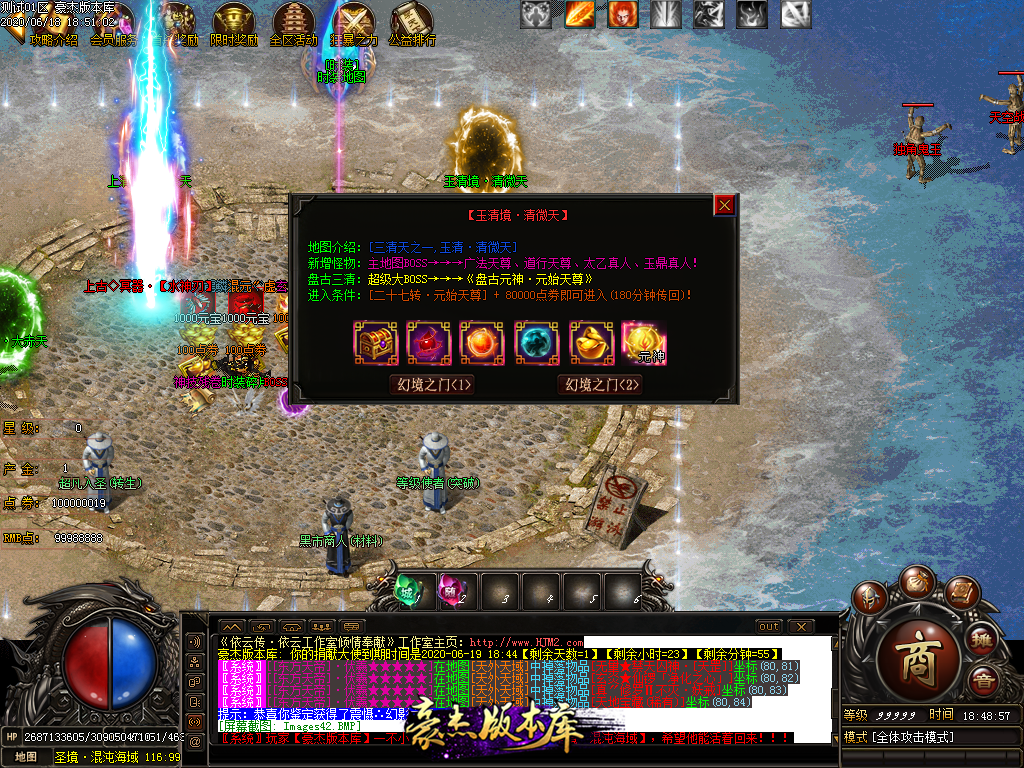Use the pink potion in hotbar slot 2
The width and height of the screenshot is (1024, 768).
point(454,590)
